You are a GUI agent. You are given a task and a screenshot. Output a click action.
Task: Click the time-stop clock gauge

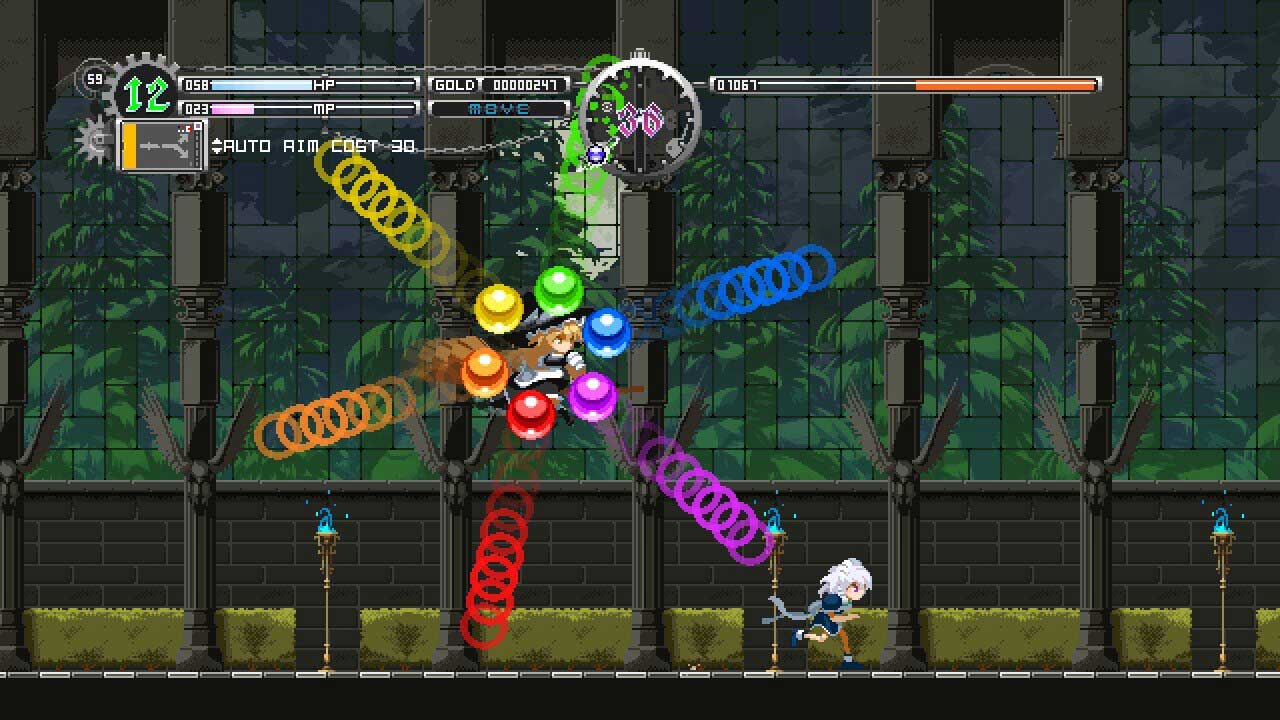tap(640, 119)
